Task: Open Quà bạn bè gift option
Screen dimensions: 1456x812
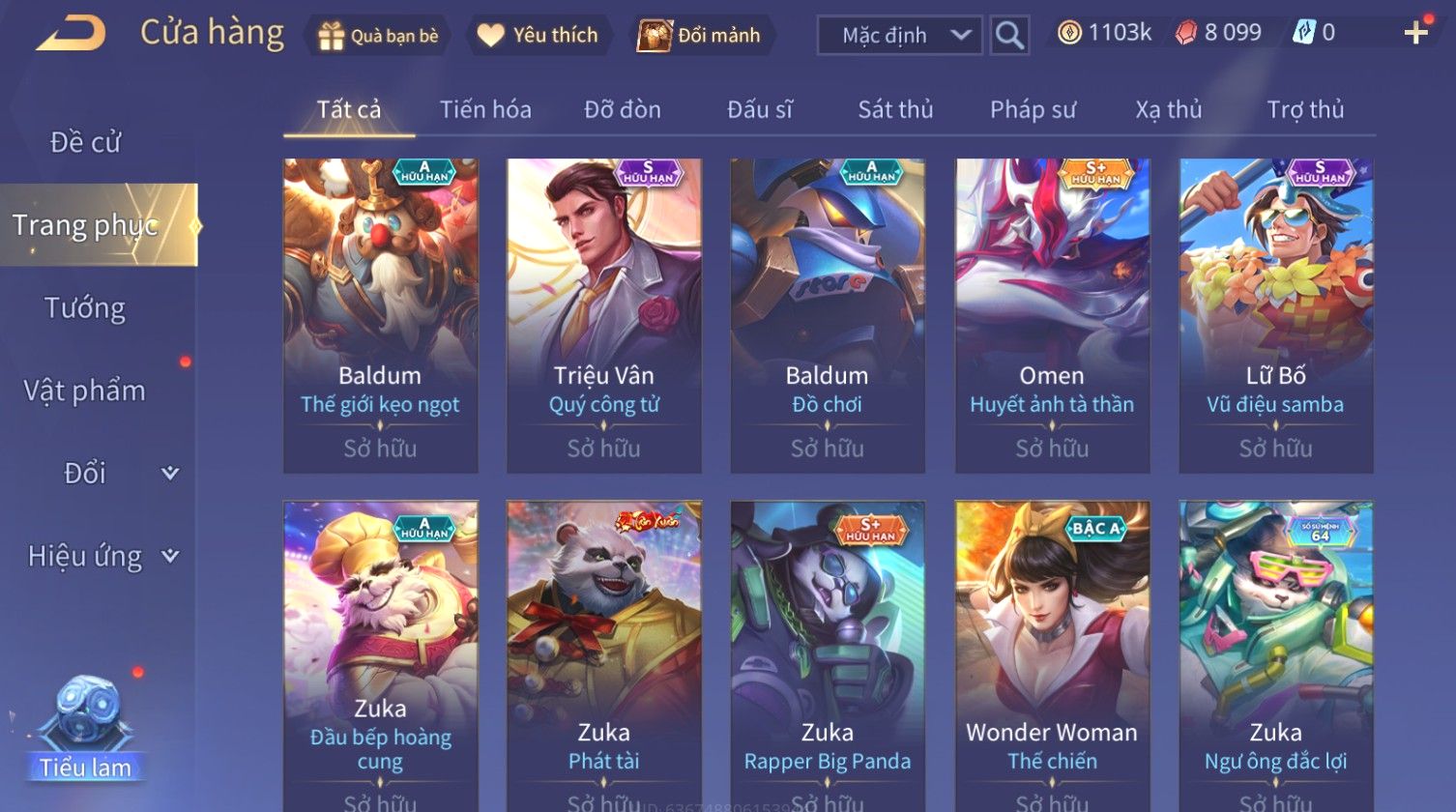Action: [378, 36]
